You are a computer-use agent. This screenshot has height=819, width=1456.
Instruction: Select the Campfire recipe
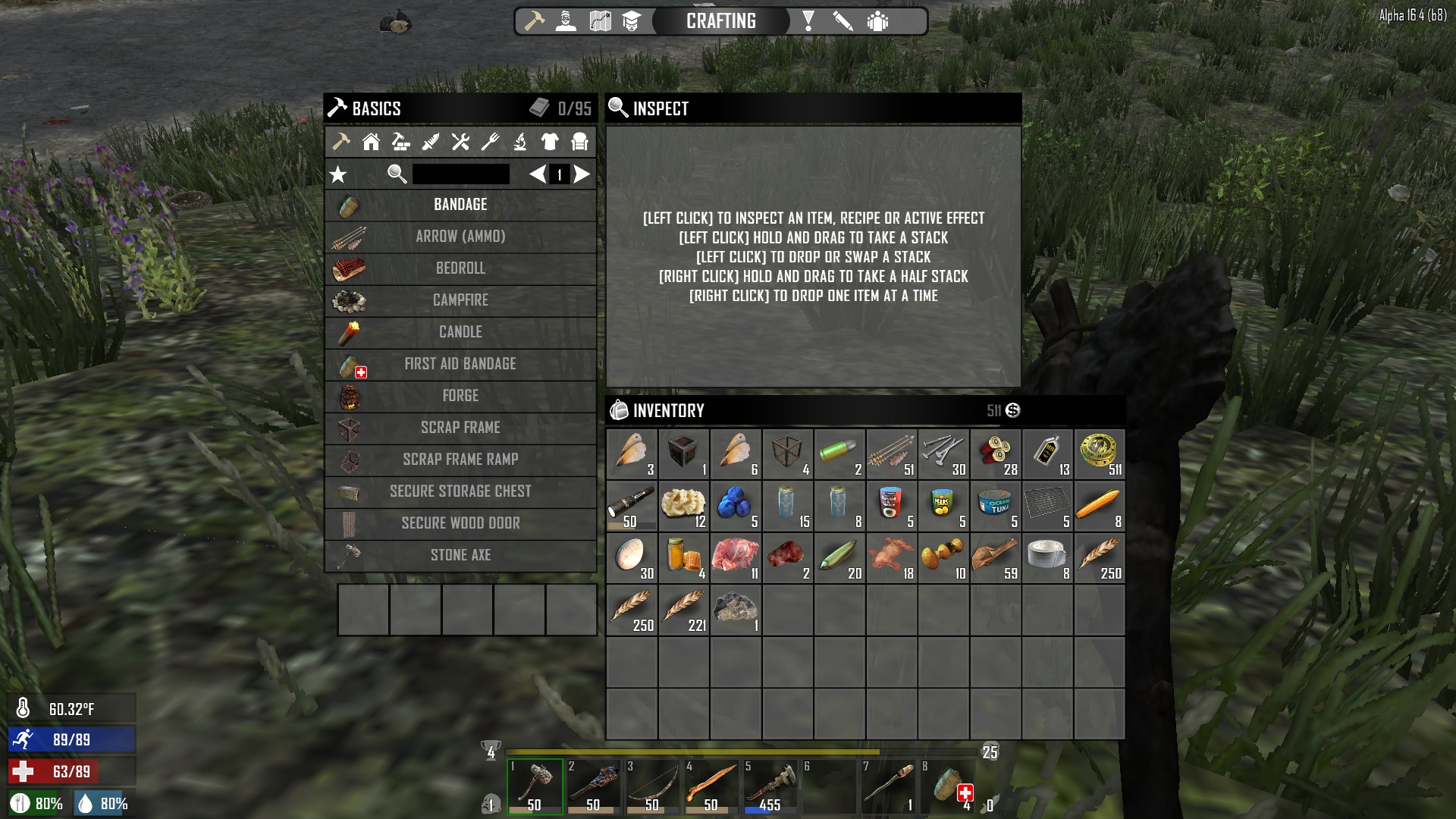[460, 300]
